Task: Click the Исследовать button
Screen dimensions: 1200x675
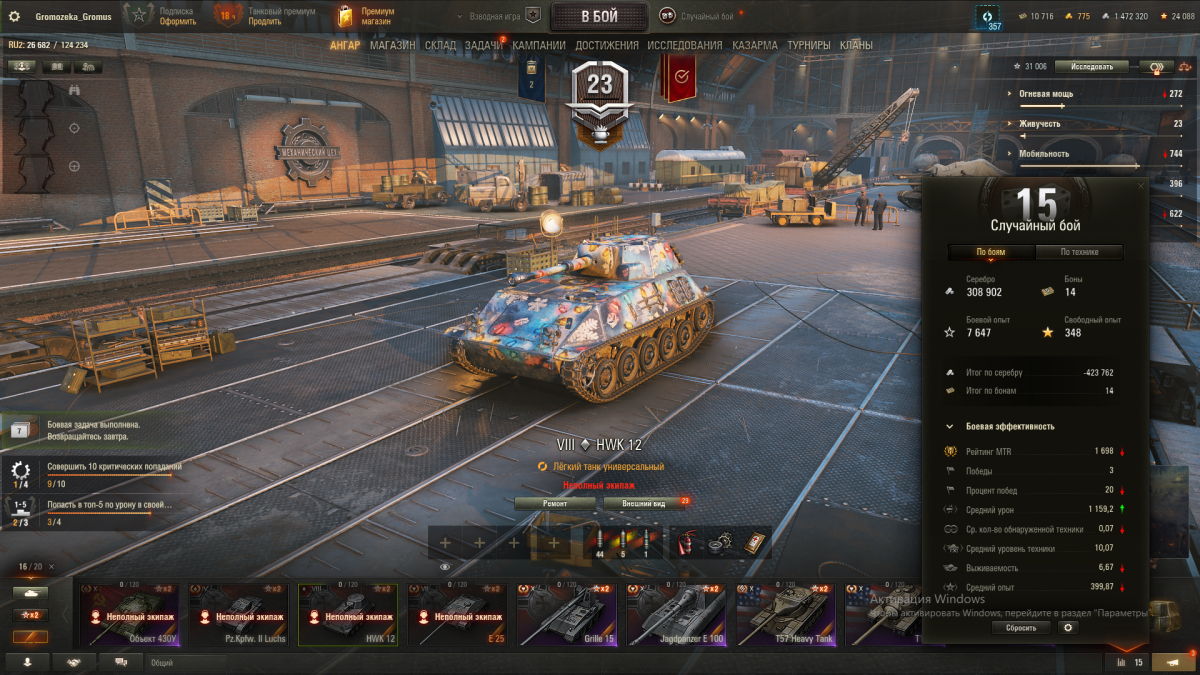Action: [x=1092, y=67]
